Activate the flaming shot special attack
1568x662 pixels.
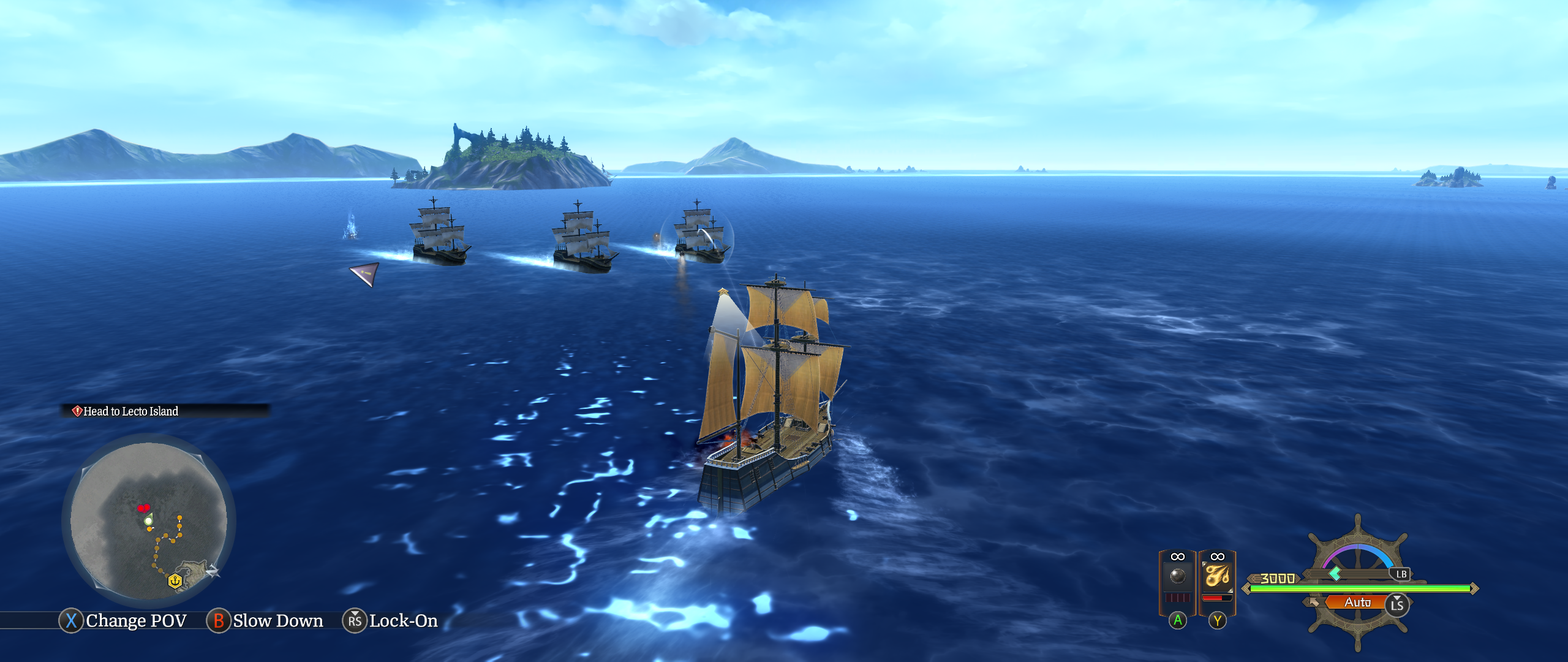tap(1217, 576)
